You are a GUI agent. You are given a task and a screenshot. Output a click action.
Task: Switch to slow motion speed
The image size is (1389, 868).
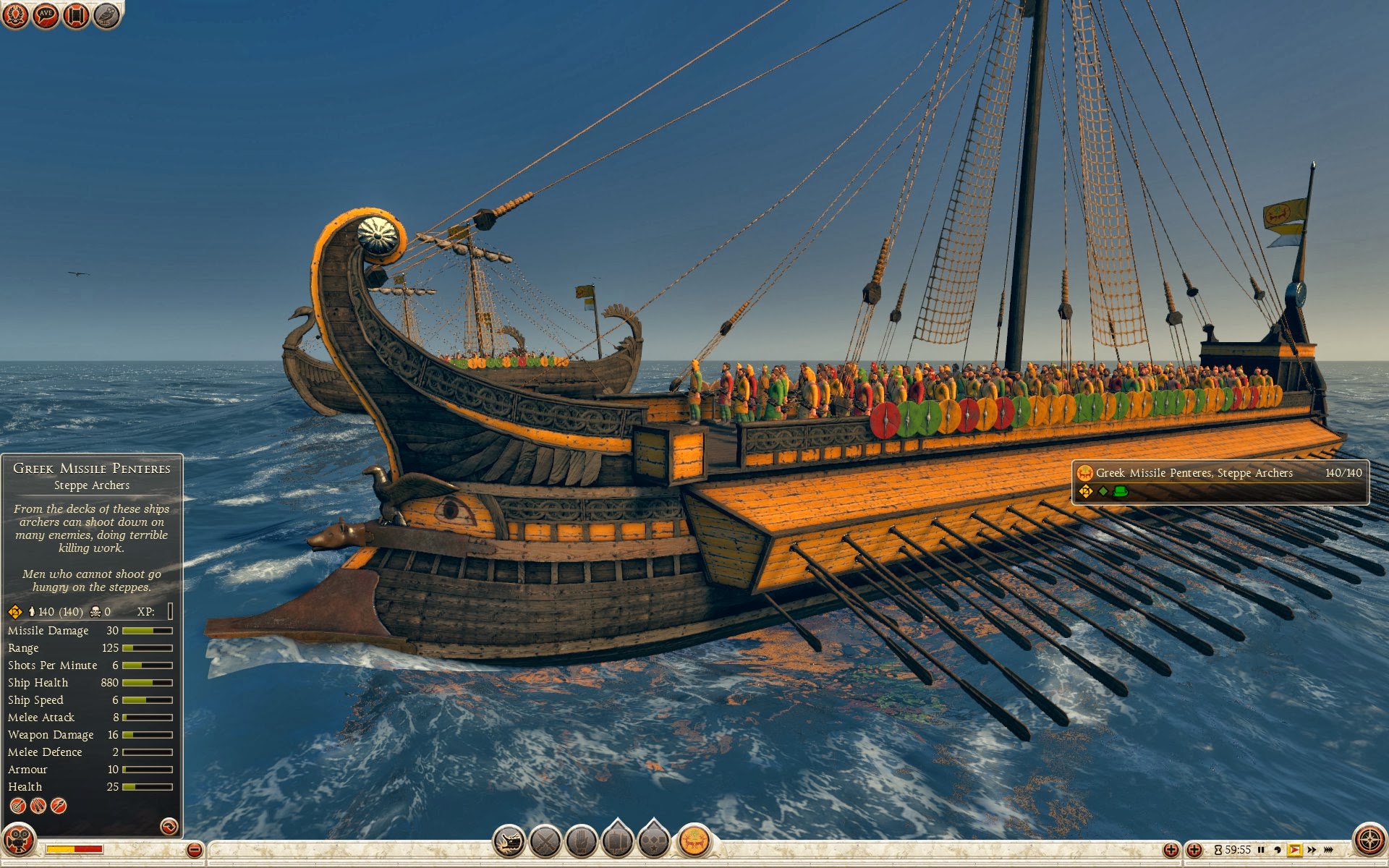coord(1277,850)
